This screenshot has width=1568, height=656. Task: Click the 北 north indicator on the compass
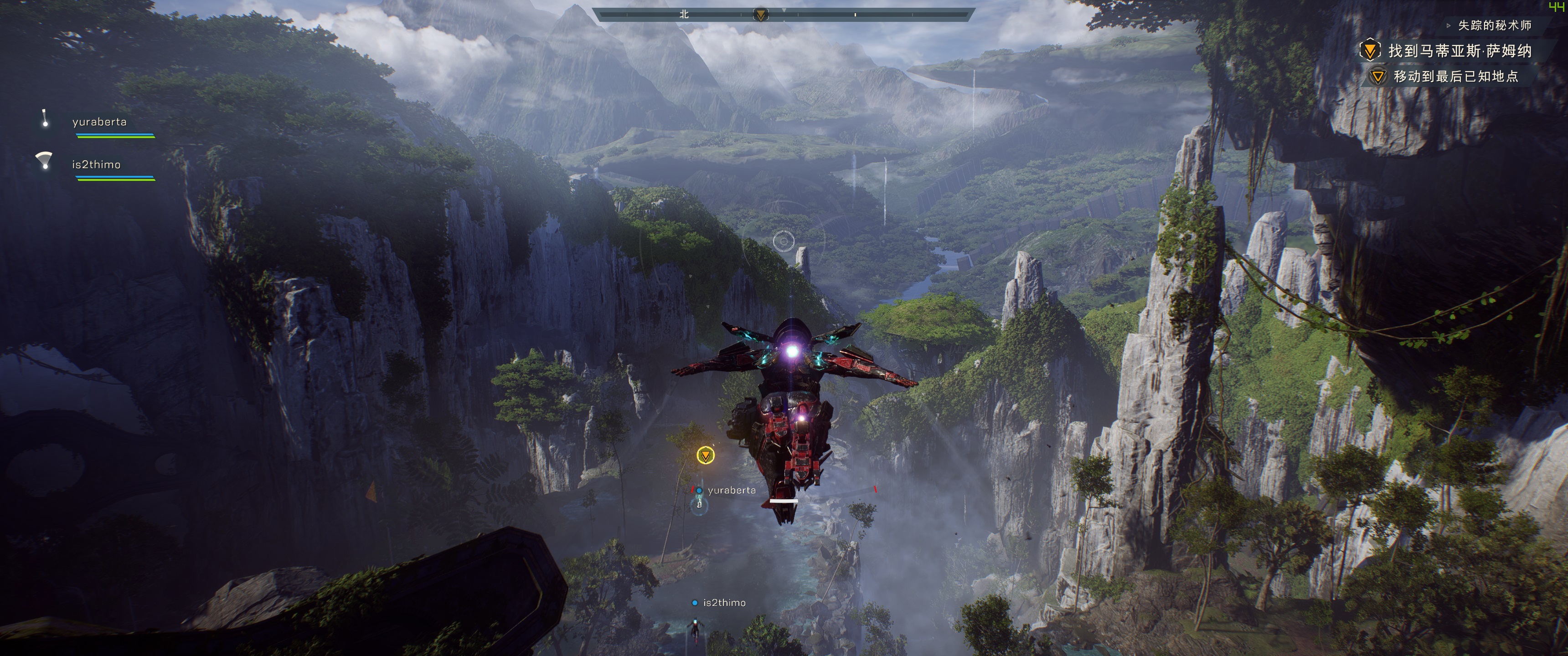click(x=684, y=14)
